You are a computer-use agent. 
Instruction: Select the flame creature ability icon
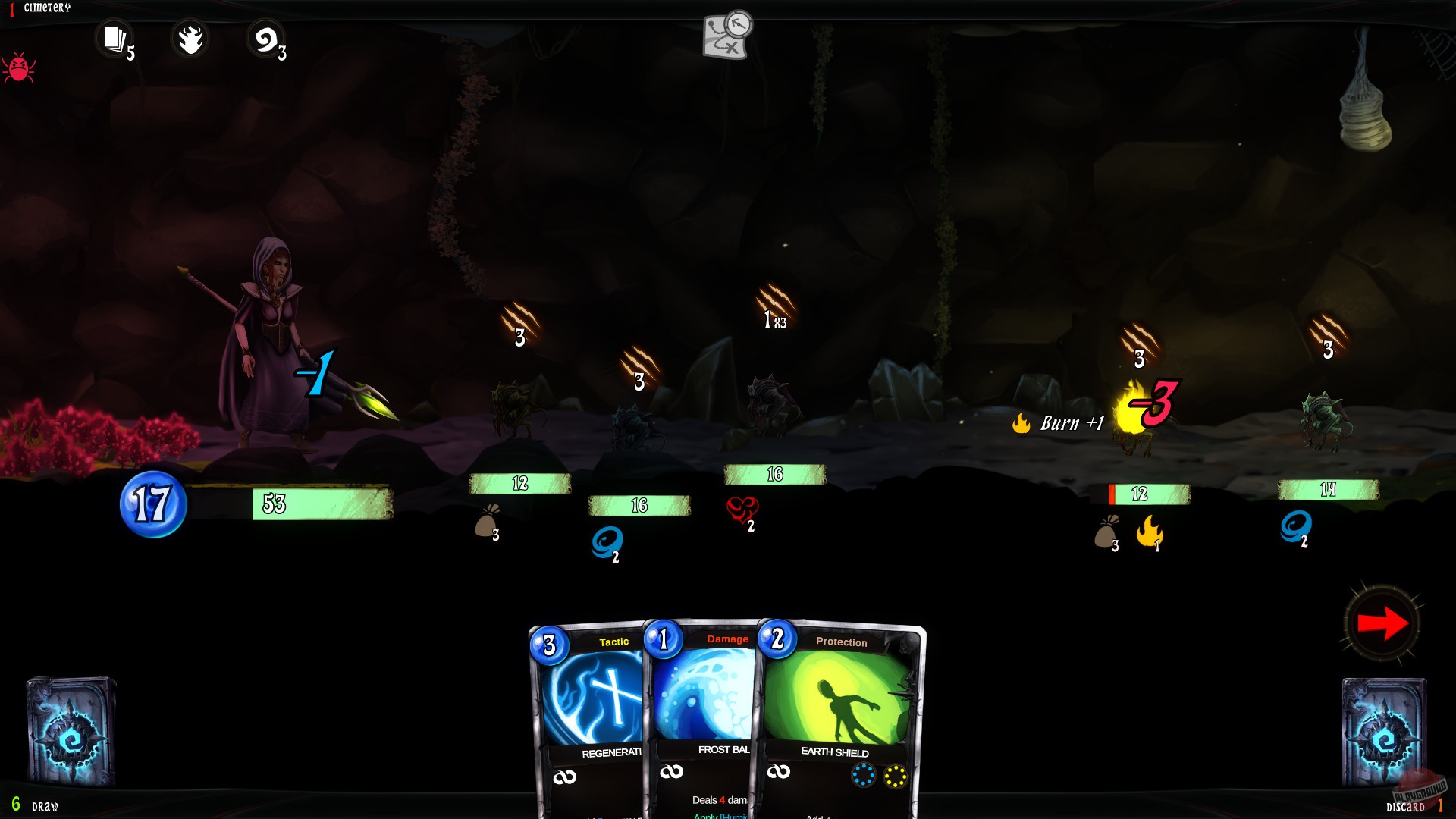pyautogui.click(x=190, y=38)
